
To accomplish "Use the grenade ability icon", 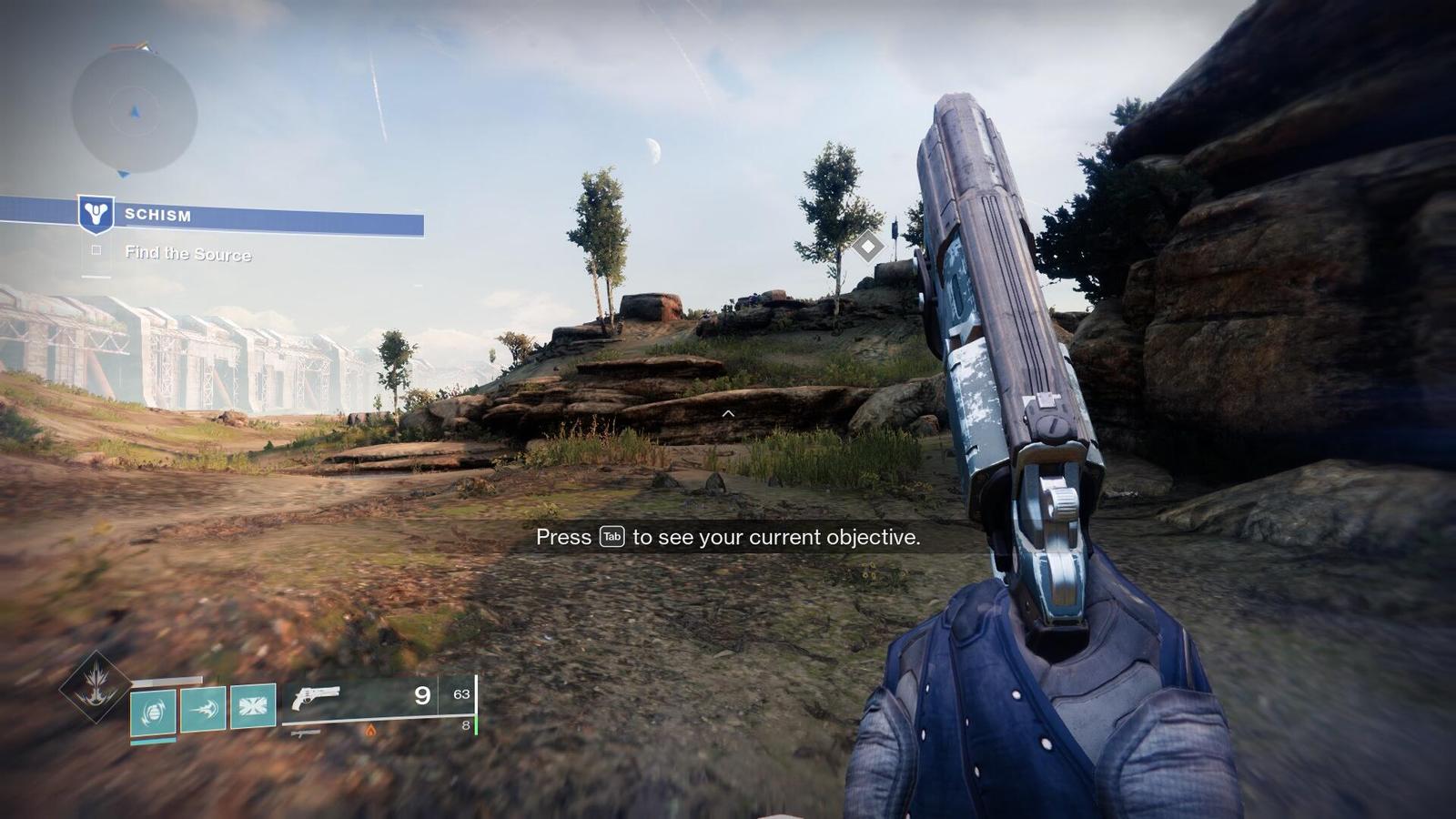I will [x=153, y=710].
